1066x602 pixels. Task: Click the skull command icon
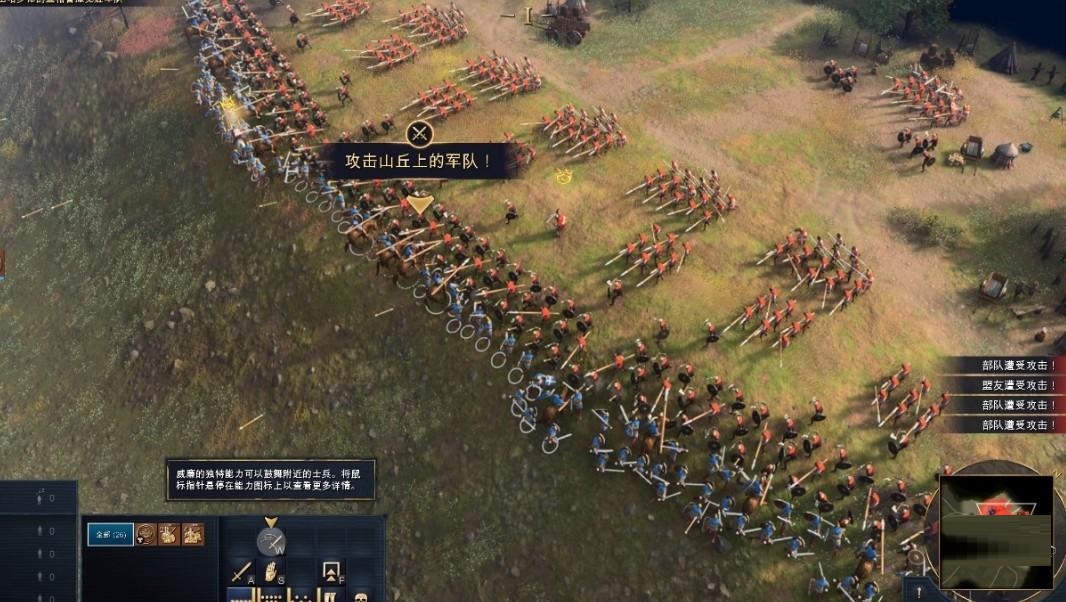tap(360, 596)
